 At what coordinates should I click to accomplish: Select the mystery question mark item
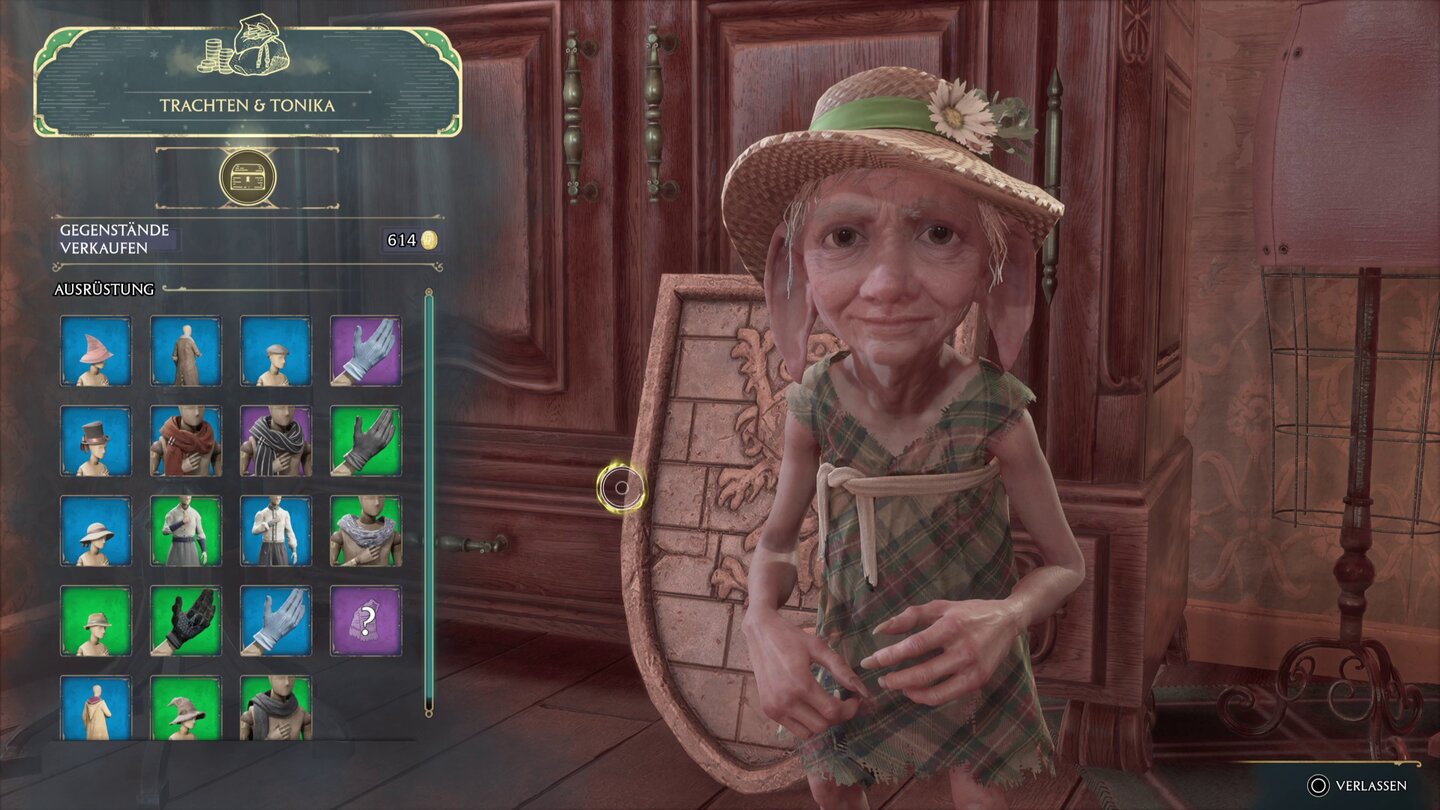(366, 621)
